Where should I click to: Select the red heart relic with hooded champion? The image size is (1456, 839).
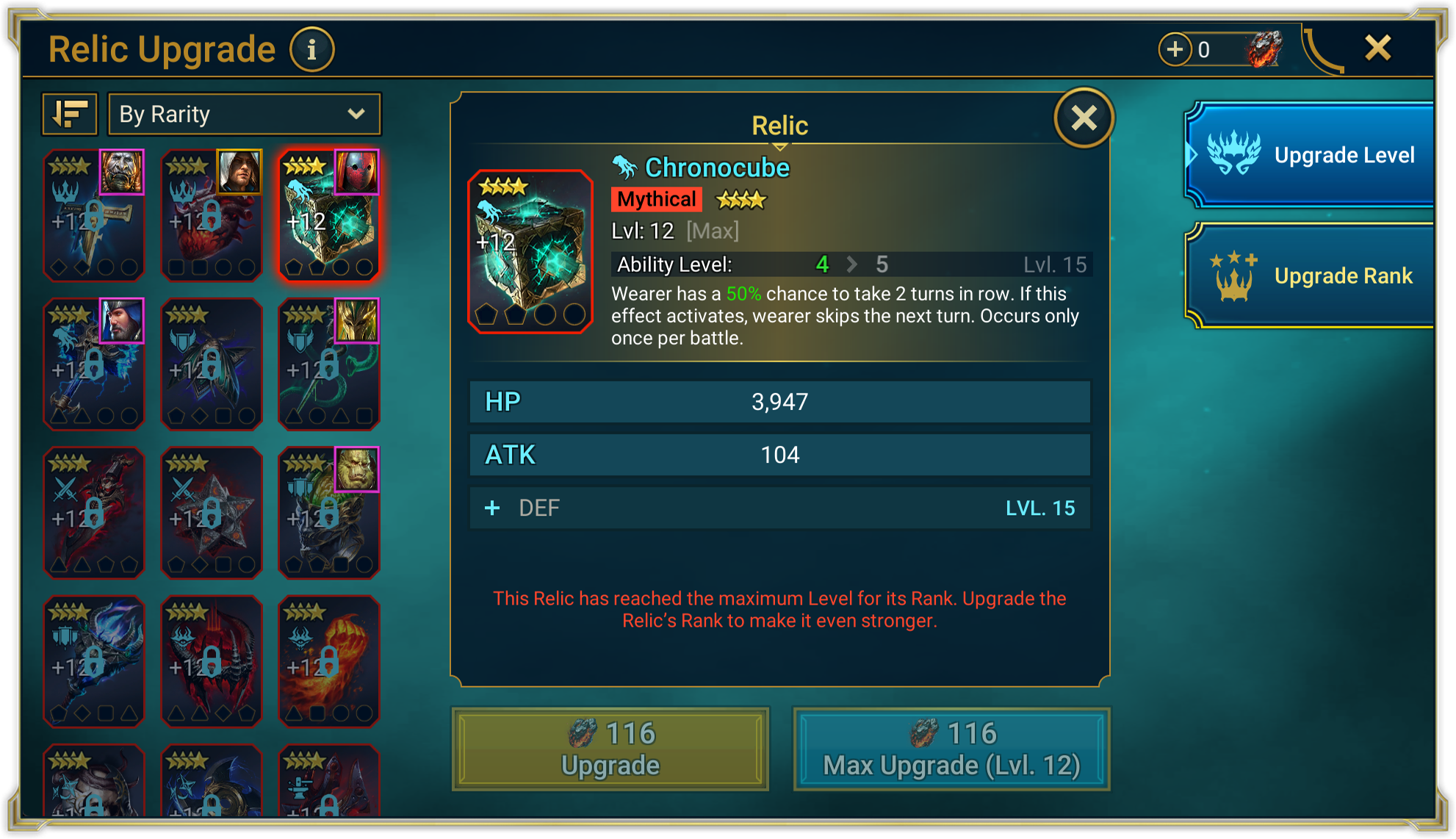pyautogui.click(x=212, y=215)
